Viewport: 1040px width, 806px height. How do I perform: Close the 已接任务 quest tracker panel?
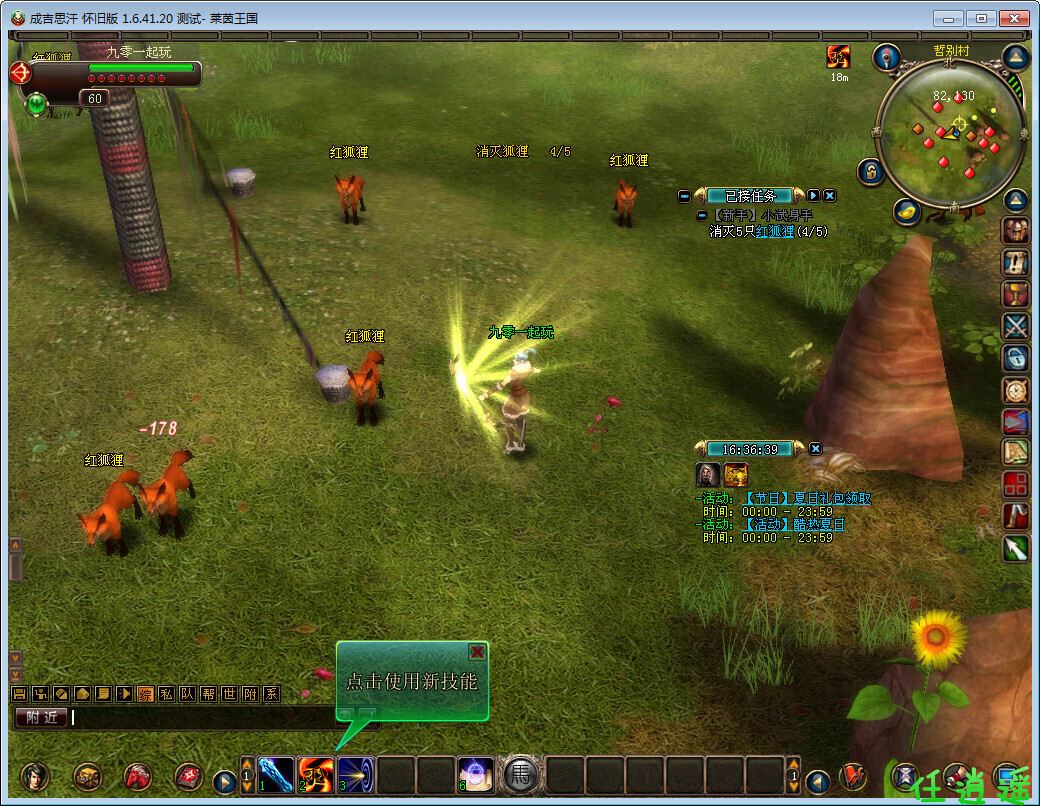[x=830, y=196]
